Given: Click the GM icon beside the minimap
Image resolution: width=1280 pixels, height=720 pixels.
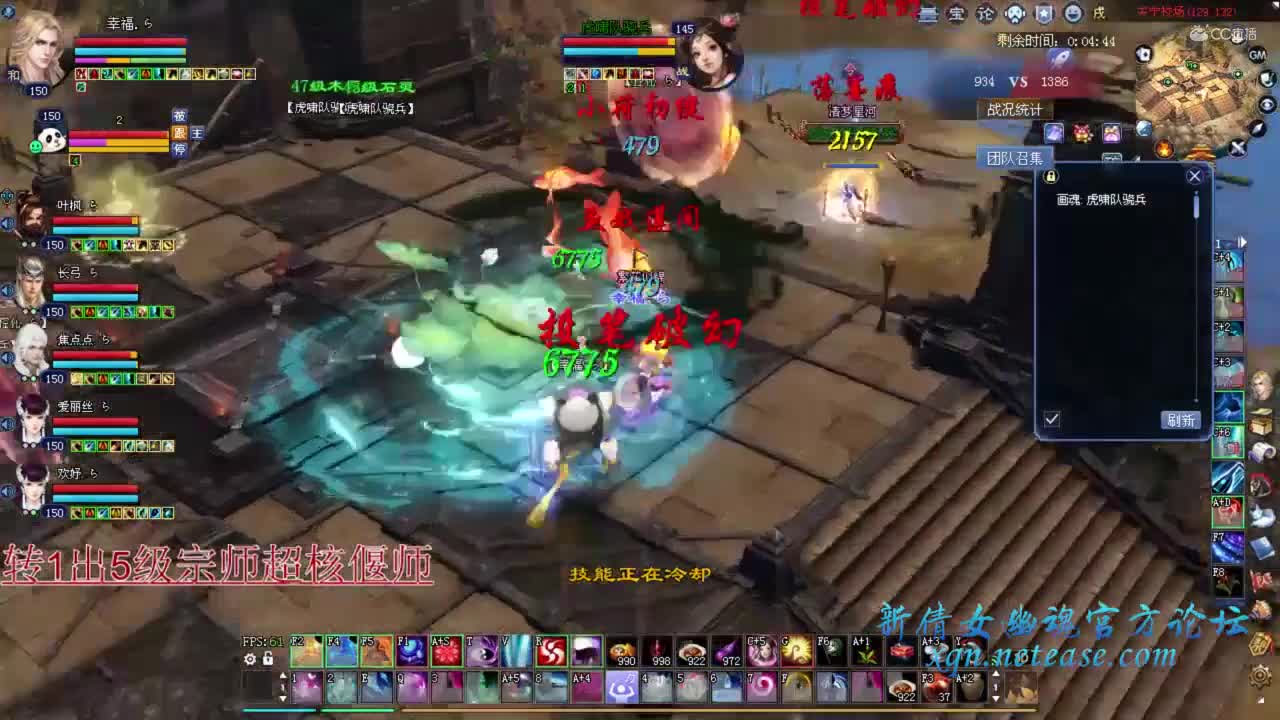Looking at the screenshot, I should [x=1257, y=54].
